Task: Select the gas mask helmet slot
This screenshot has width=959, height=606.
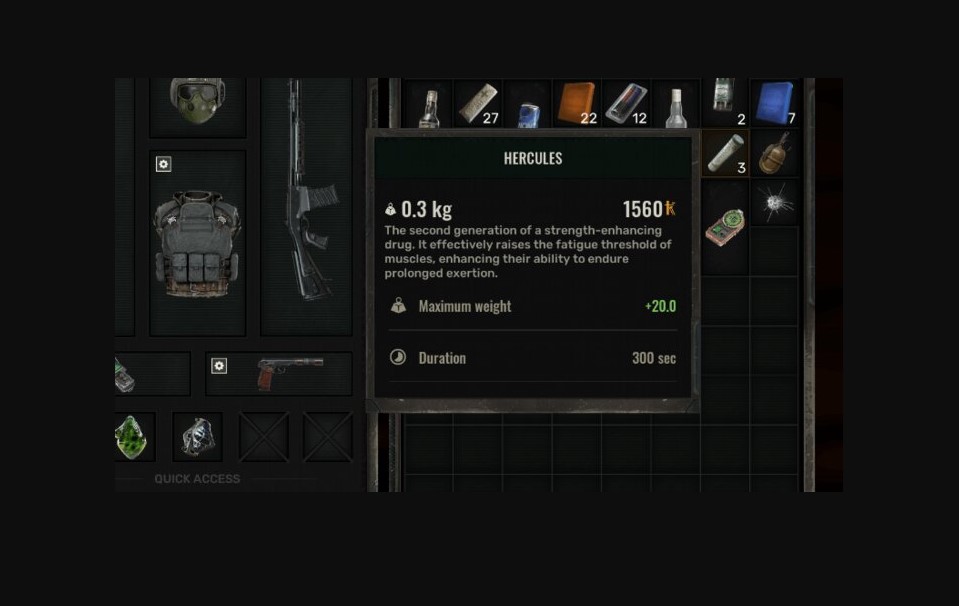Action: 197,102
